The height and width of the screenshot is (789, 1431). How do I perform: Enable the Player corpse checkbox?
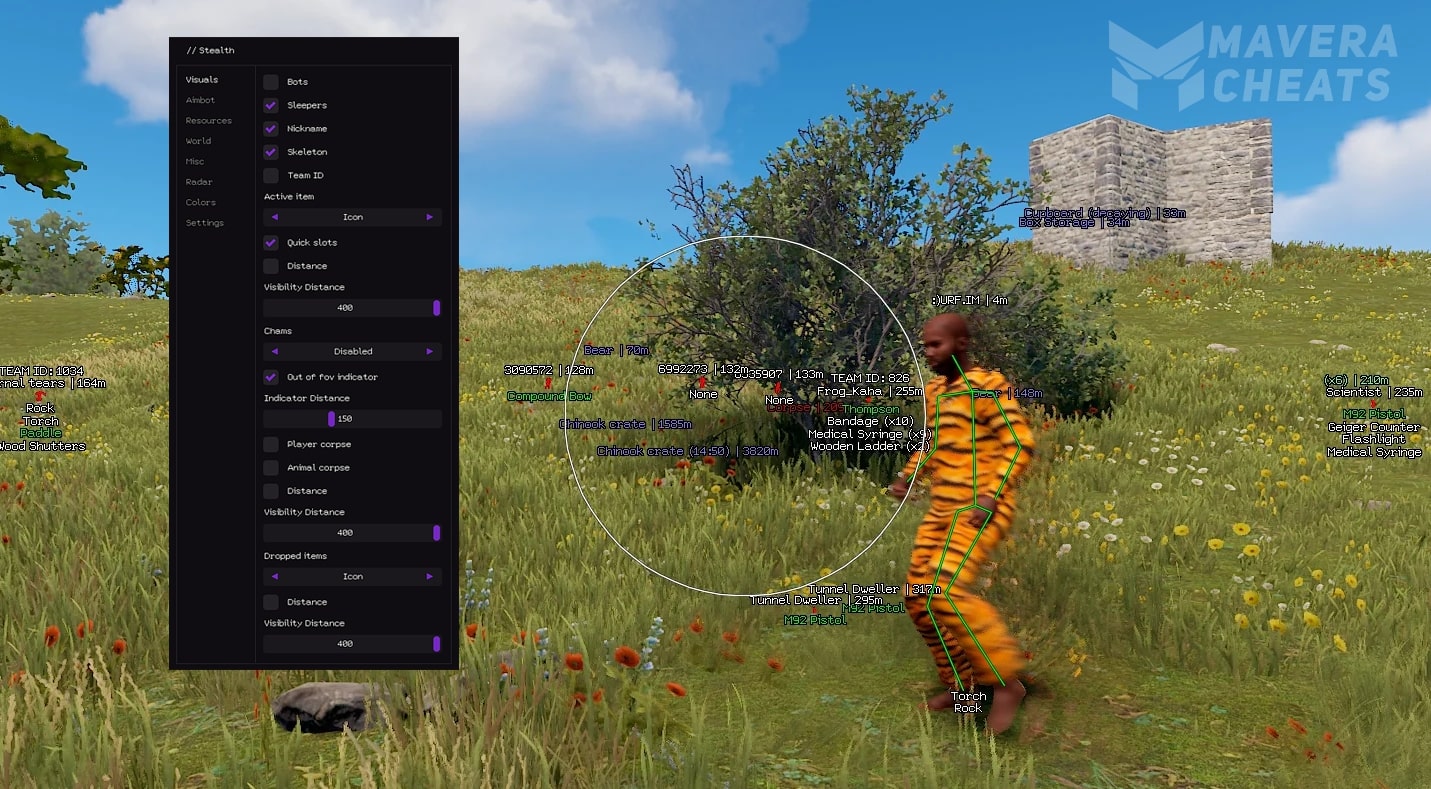(271, 444)
